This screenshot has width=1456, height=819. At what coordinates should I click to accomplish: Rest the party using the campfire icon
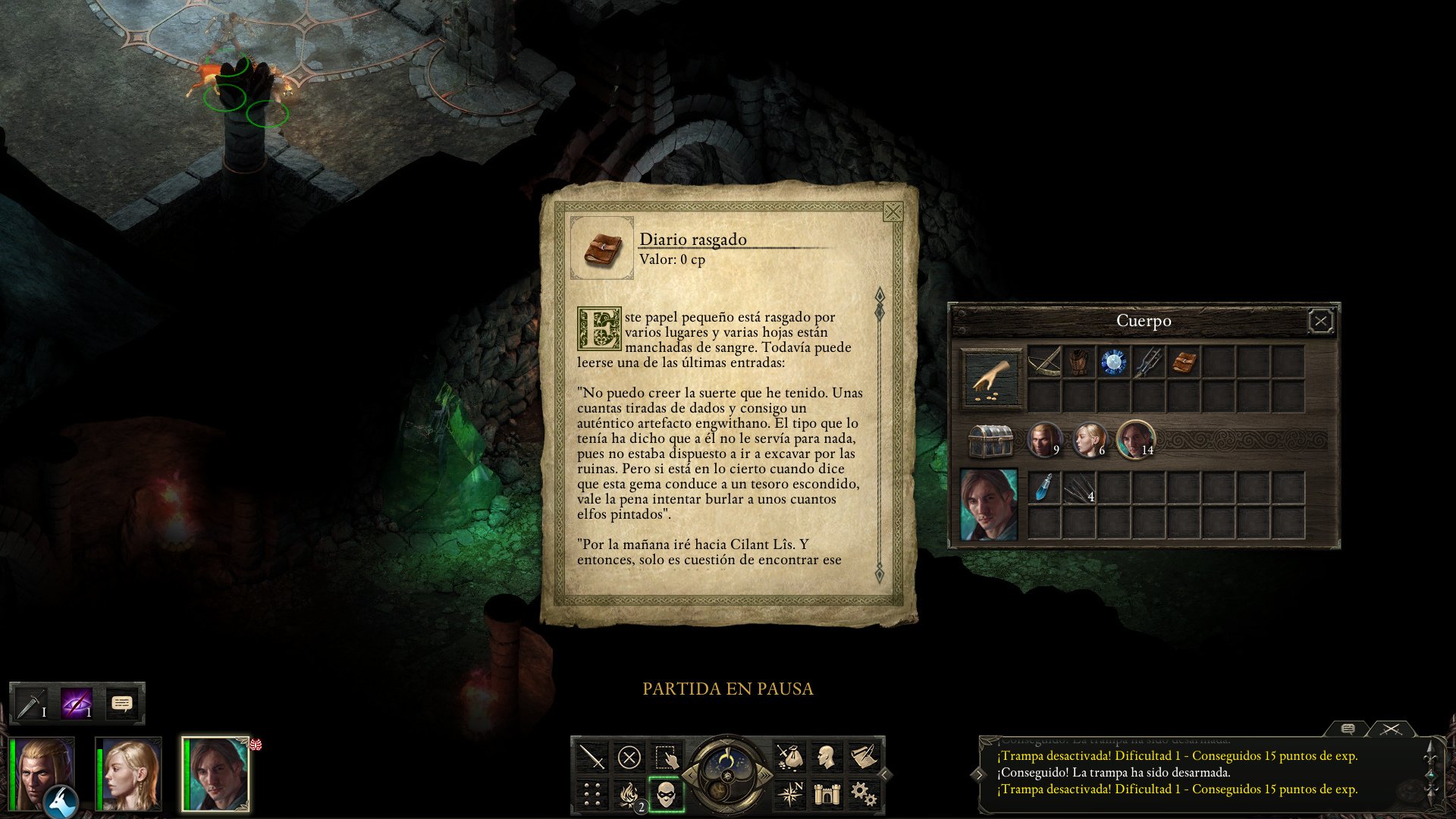tap(628, 794)
